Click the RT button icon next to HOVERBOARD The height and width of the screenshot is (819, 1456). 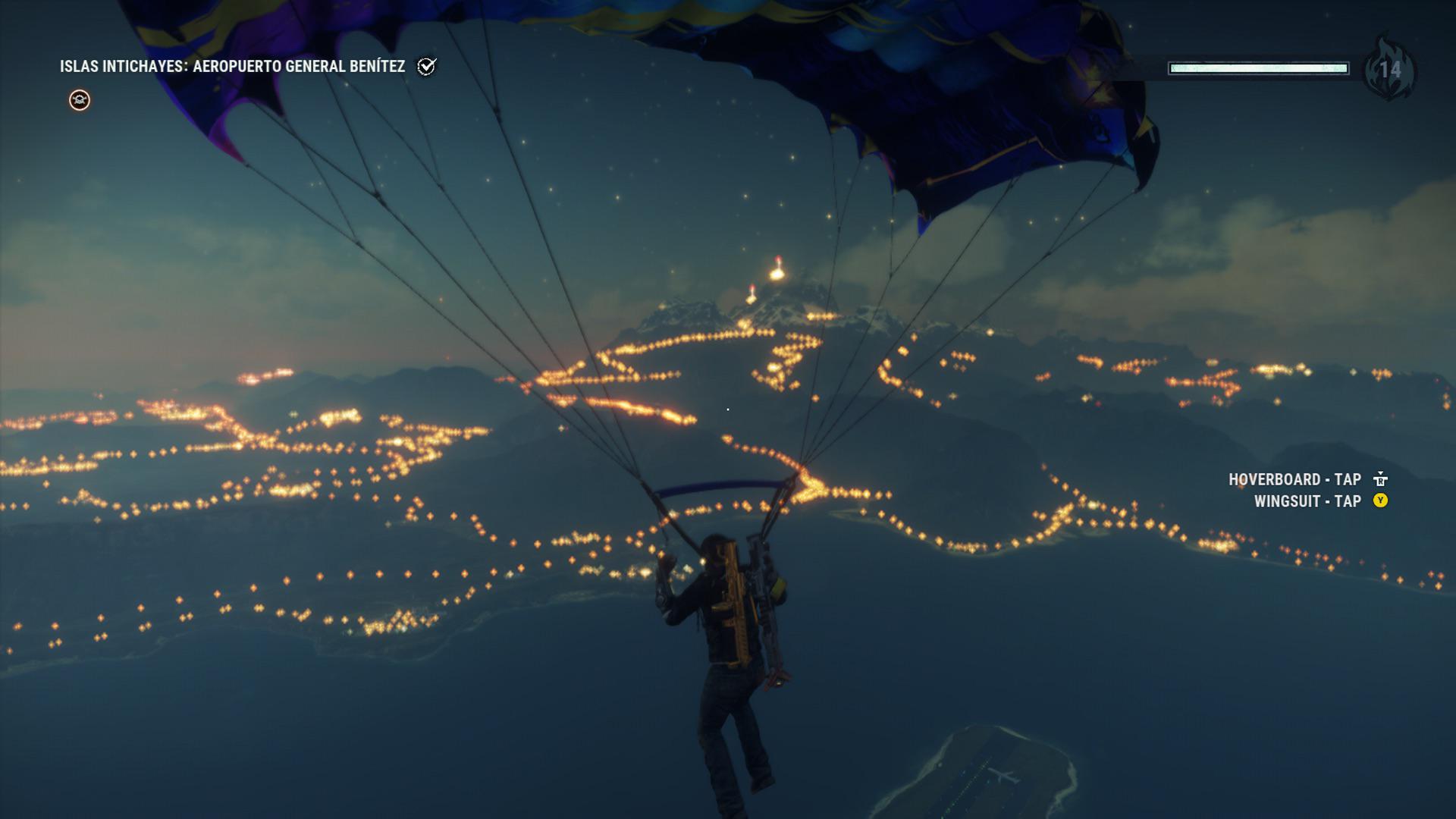click(1382, 479)
